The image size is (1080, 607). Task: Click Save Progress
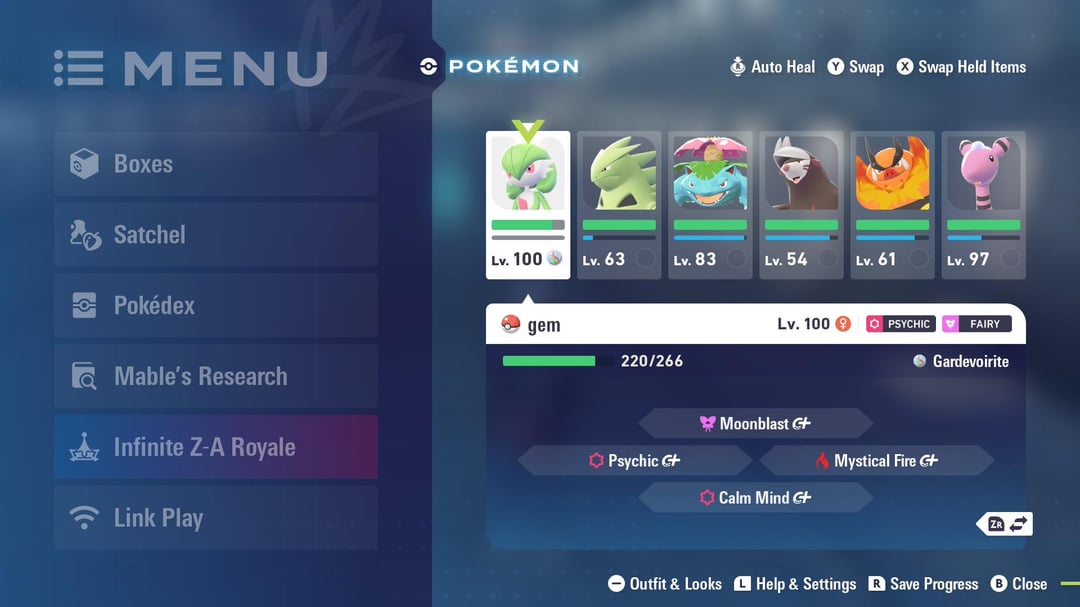click(923, 584)
